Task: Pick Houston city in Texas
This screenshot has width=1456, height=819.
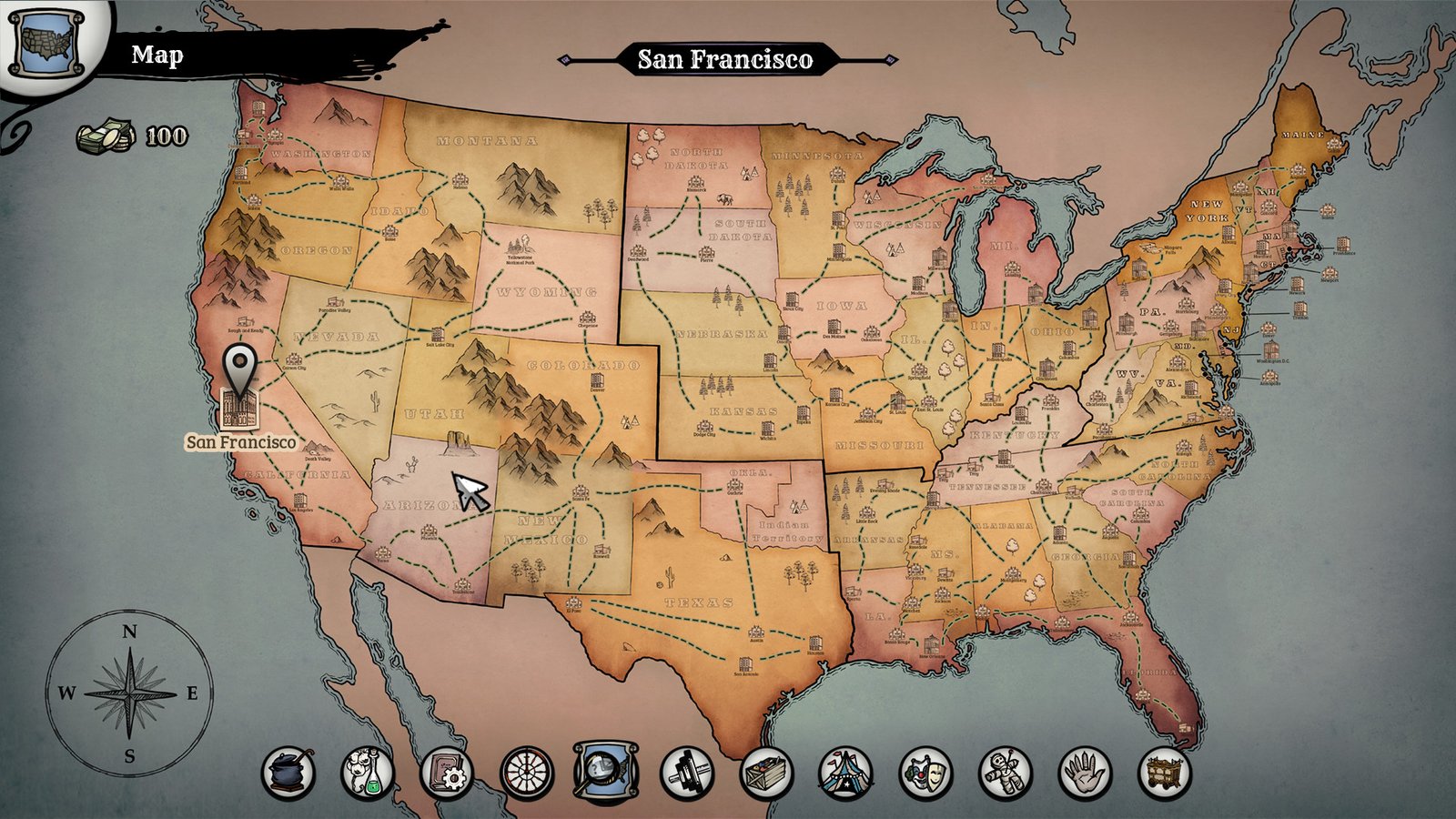Action: point(814,643)
